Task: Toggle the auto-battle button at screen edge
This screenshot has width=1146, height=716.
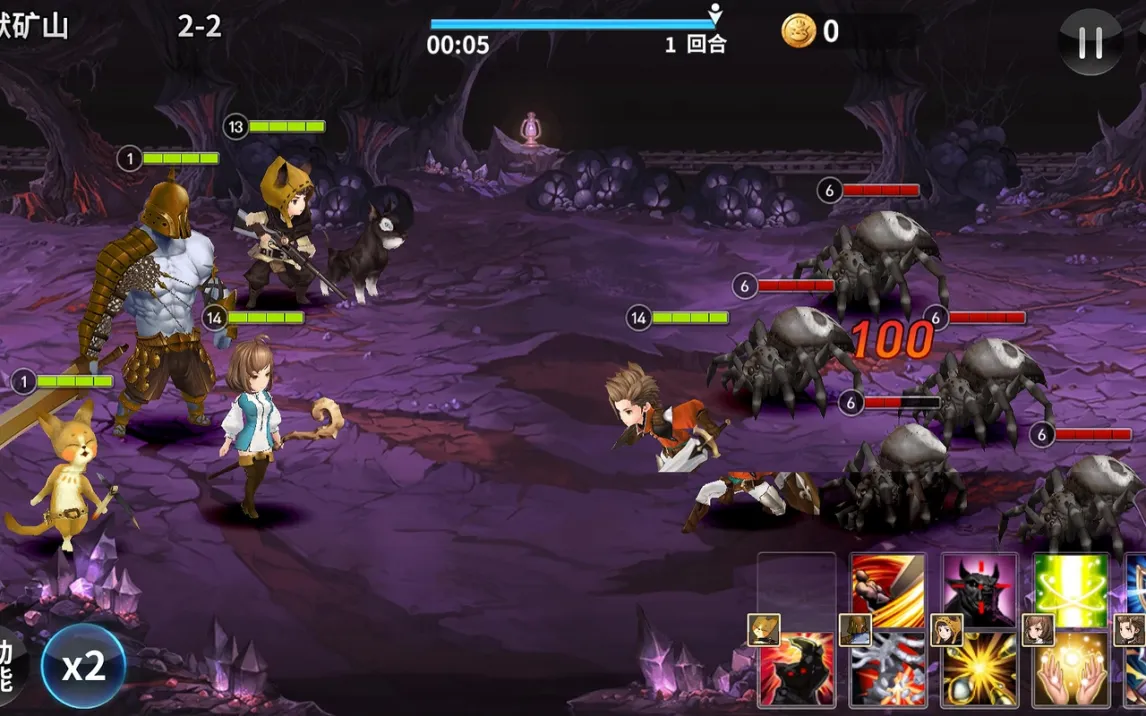Action: [10, 667]
